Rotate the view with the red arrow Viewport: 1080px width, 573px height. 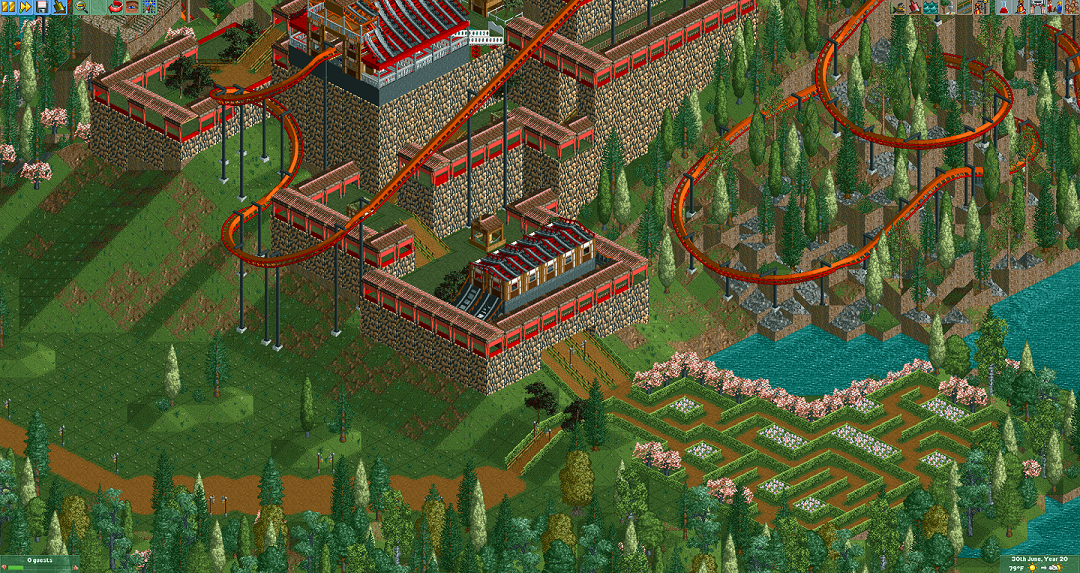113,7
